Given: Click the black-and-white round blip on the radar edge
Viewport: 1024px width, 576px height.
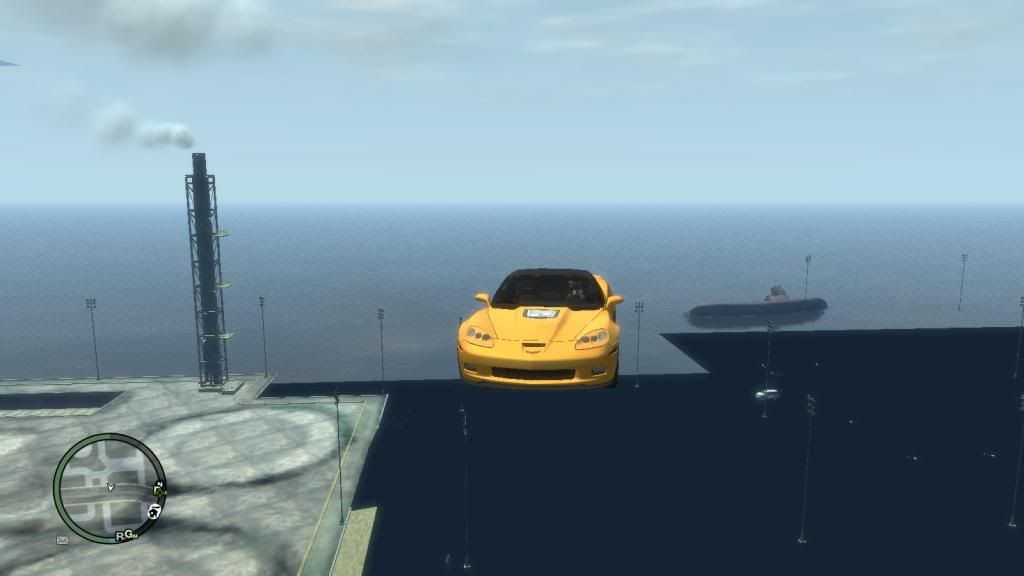Looking at the screenshot, I should coord(155,511).
